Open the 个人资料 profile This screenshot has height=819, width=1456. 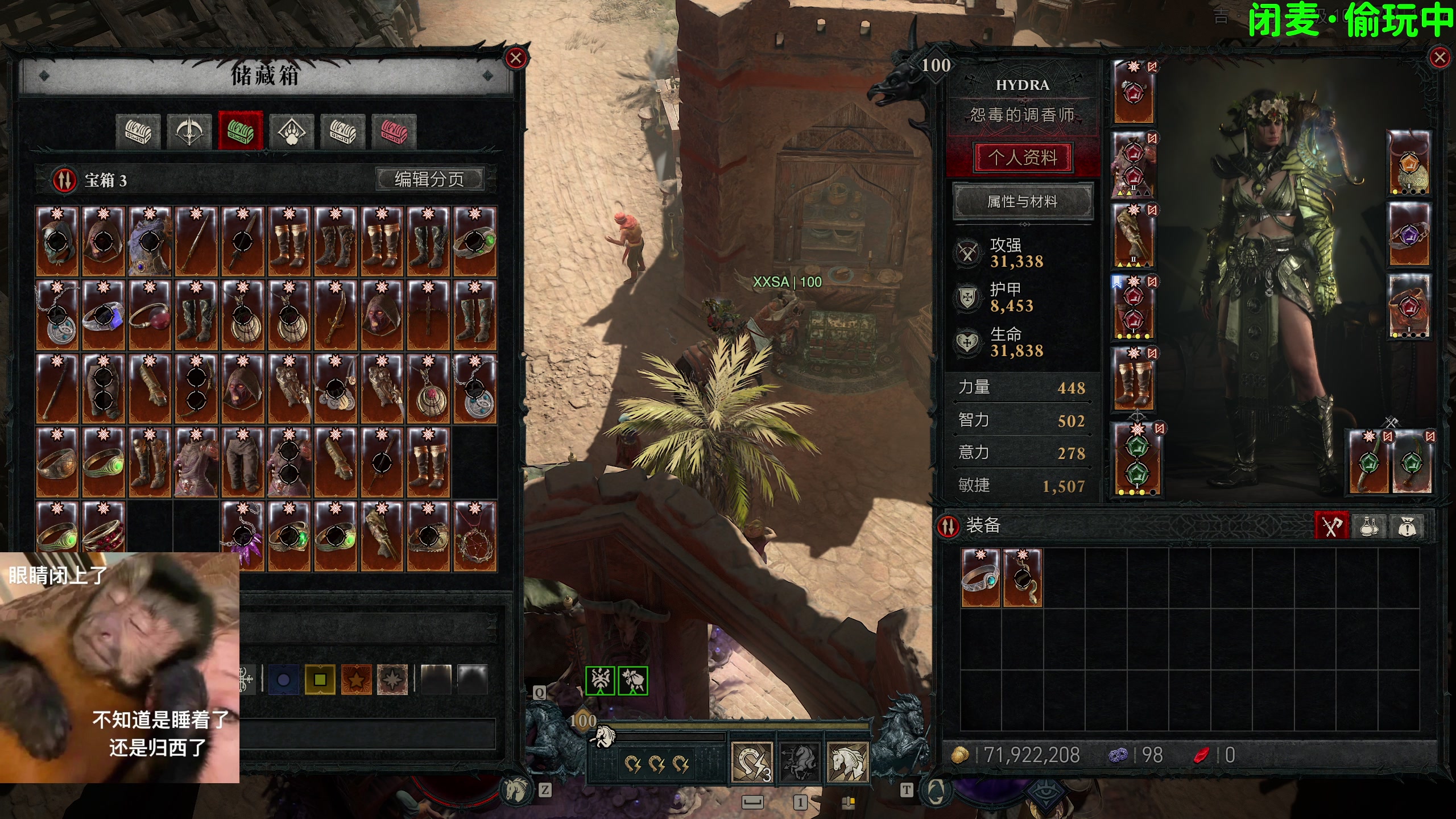coord(1022,157)
